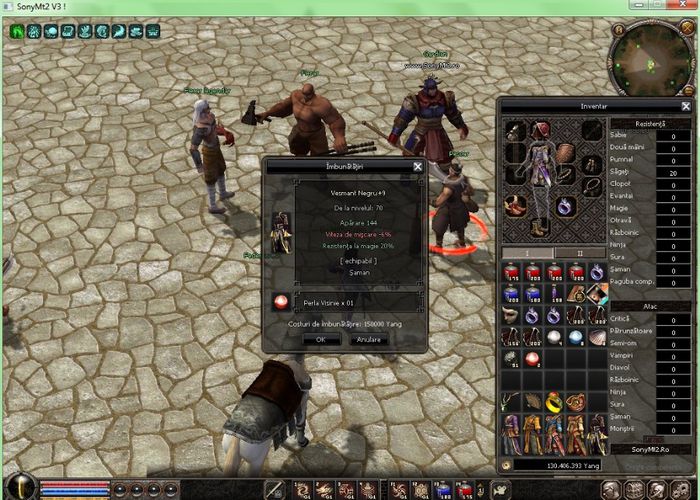Switch to inventory page I
The width and height of the screenshot is (700, 500).
527,252
